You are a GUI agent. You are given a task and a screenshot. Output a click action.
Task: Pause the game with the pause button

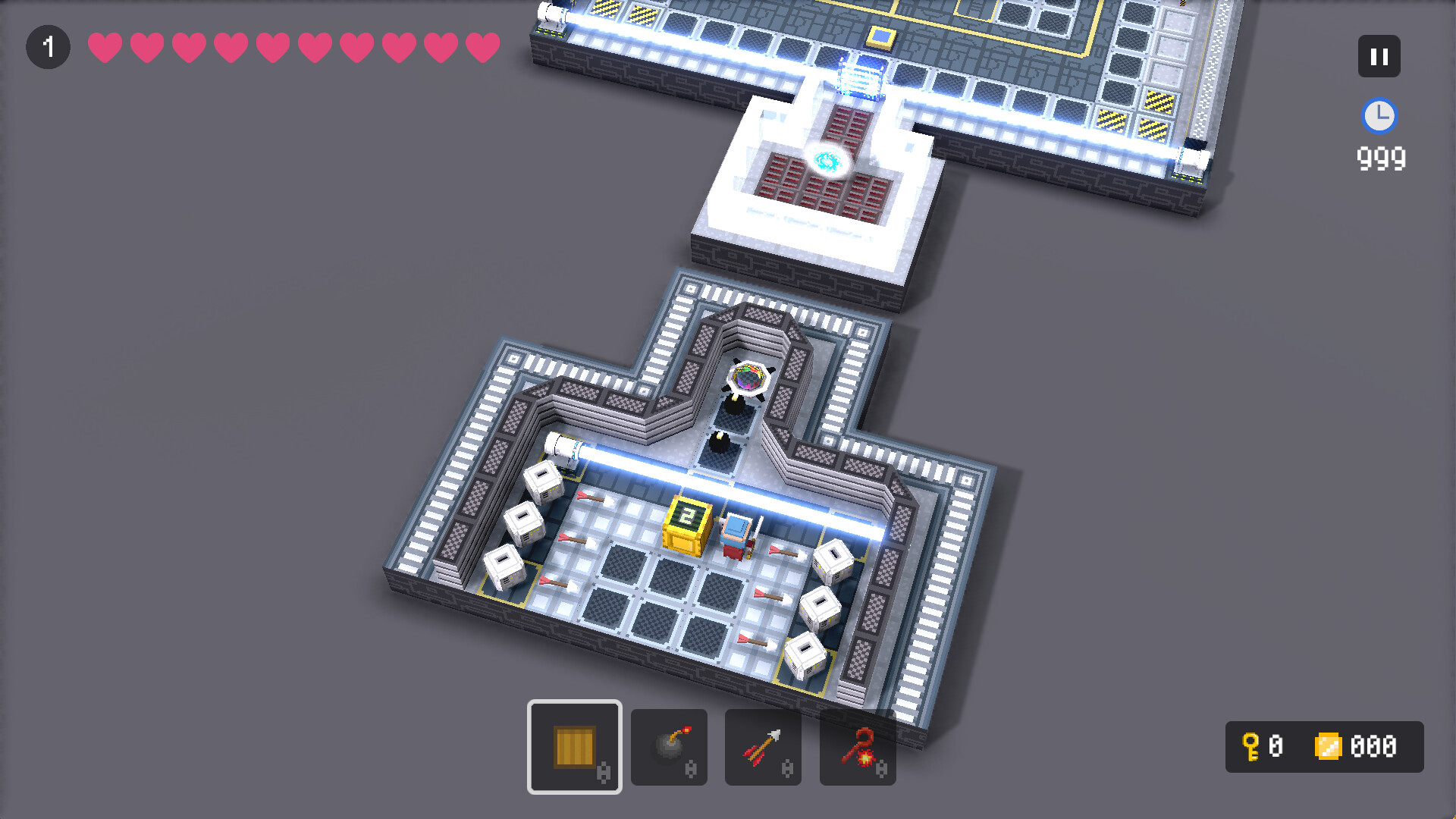[x=1379, y=56]
